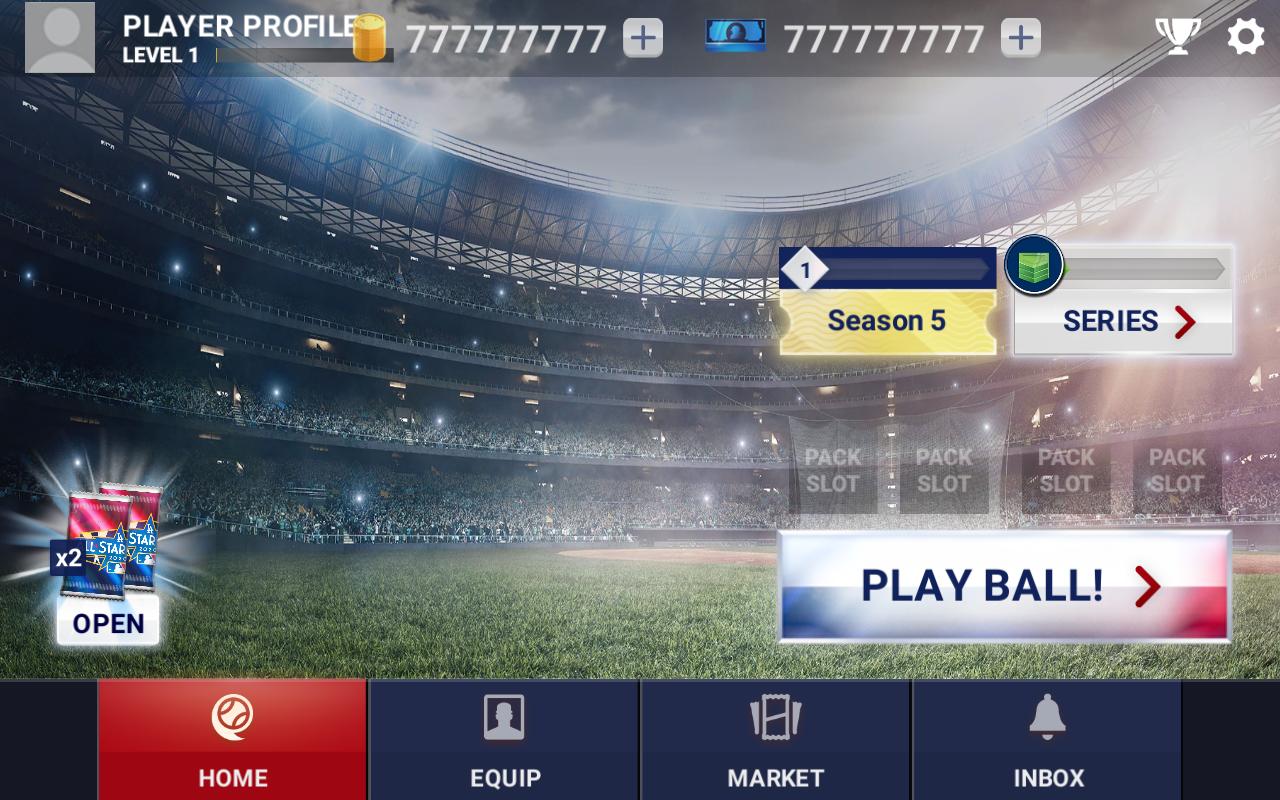Viewport: 1280px width, 800px height.
Task: Open the Series mode
Action: (x=1124, y=321)
